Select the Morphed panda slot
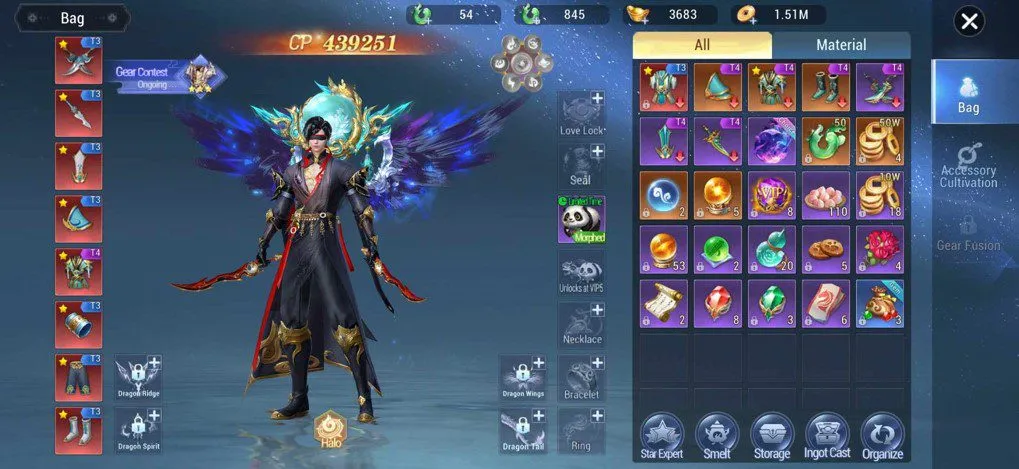 pos(582,219)
